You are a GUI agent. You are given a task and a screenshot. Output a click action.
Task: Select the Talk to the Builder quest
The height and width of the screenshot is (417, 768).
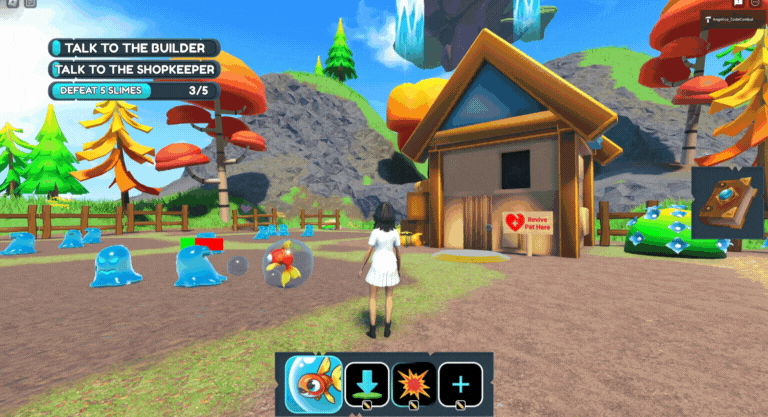134,48
